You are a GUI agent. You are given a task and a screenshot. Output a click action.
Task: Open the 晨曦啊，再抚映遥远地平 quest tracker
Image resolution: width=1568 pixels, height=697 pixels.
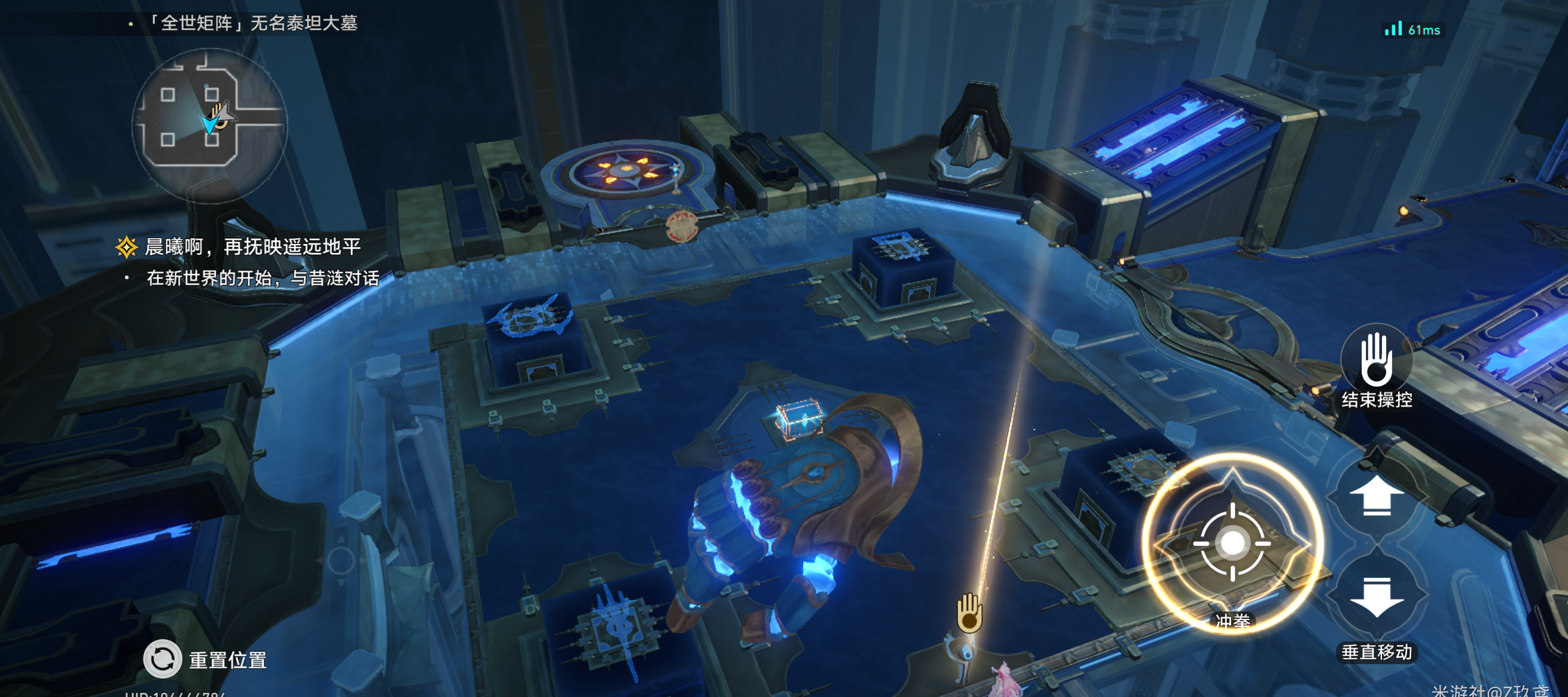252,246
